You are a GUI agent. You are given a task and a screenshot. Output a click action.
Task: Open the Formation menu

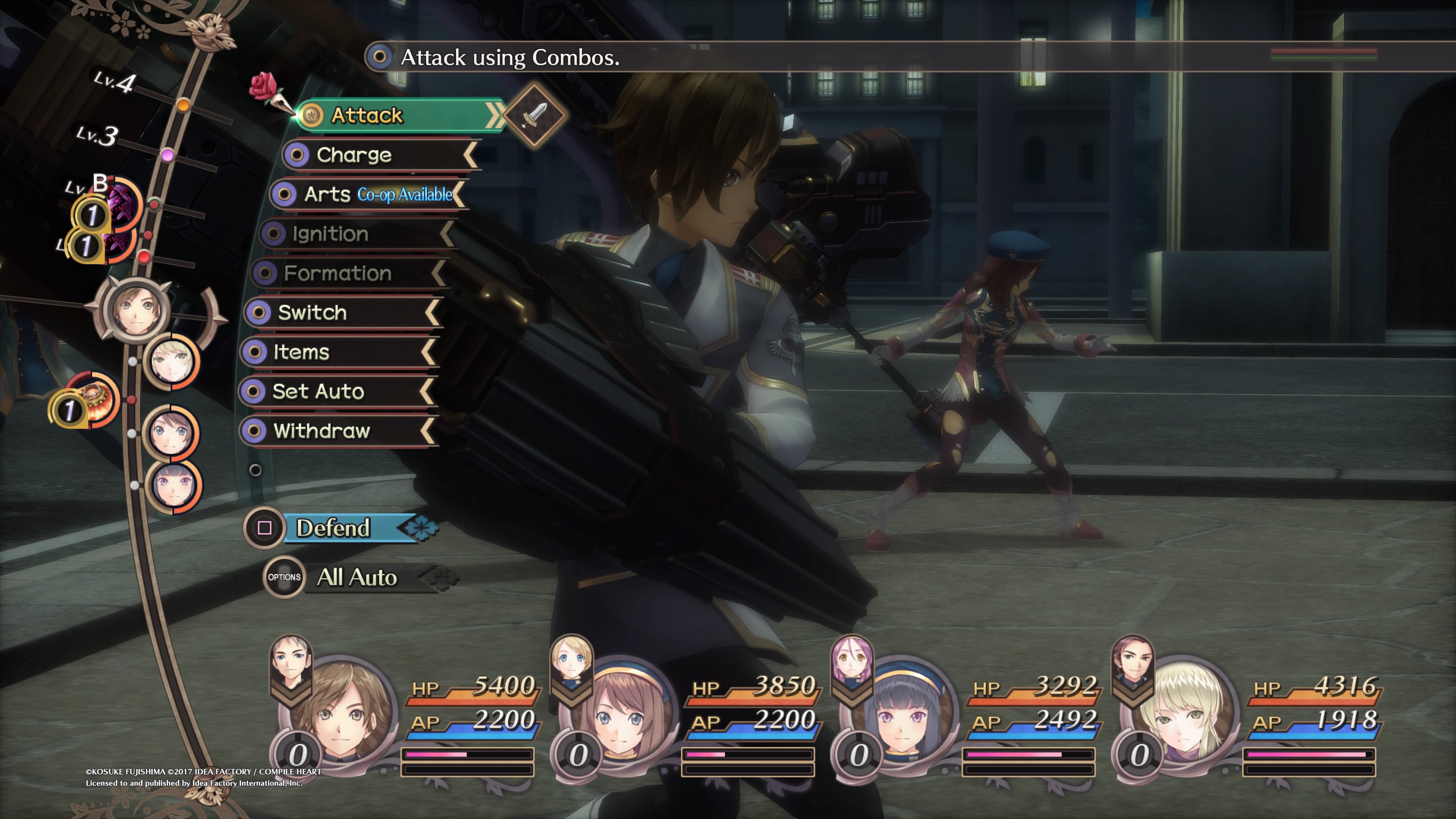tap(345, 273)
